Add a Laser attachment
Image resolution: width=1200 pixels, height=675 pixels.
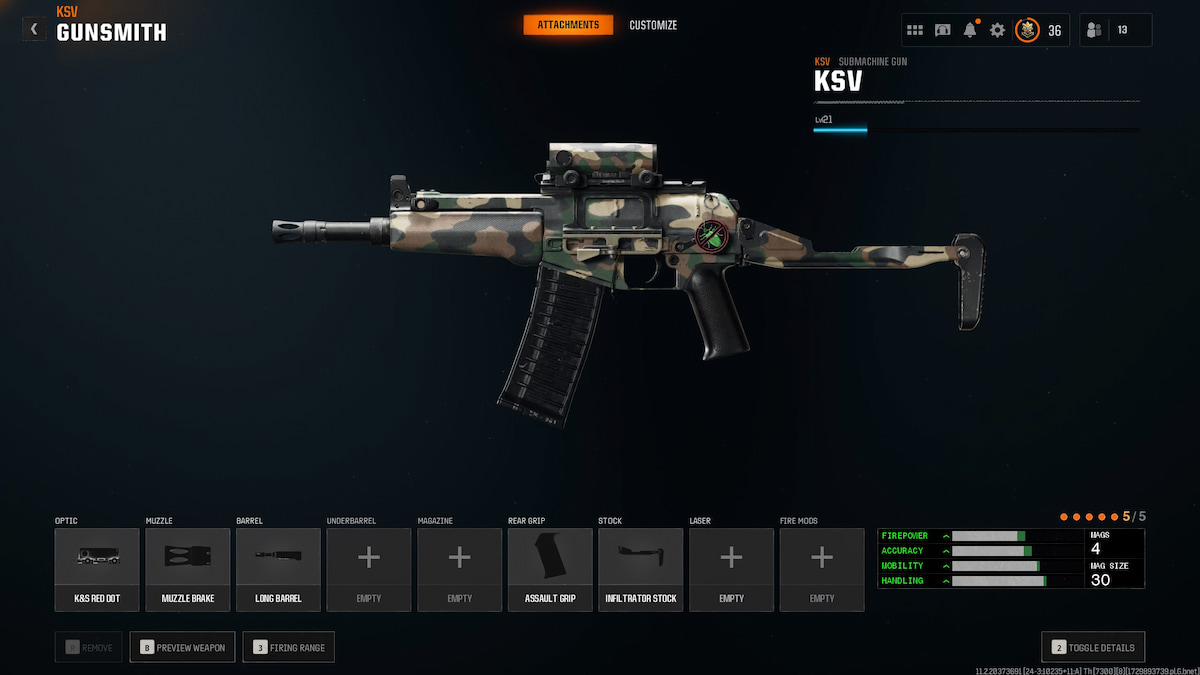(x=731, y=569)
